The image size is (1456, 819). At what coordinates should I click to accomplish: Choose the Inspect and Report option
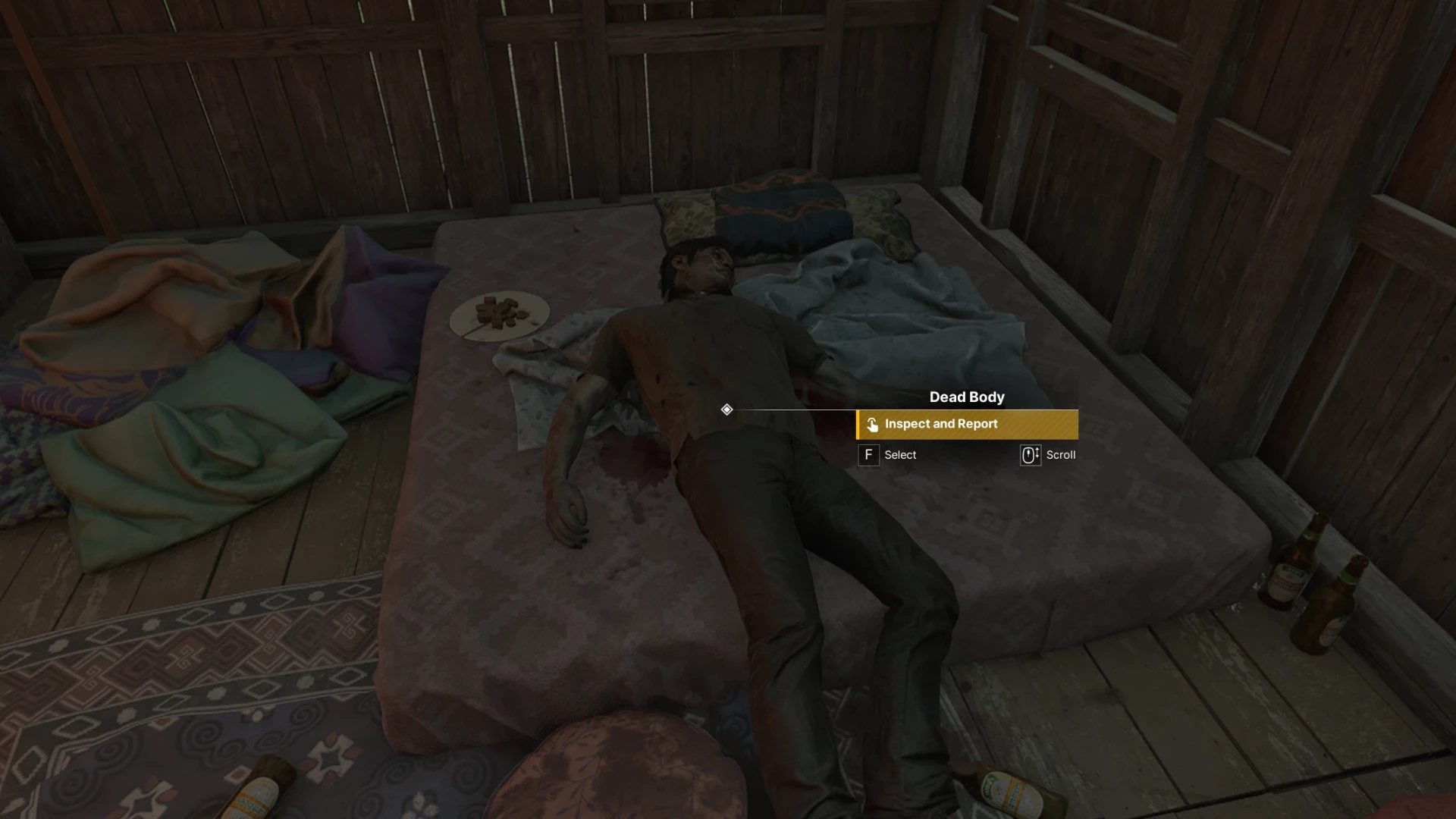tap(967, 425)
